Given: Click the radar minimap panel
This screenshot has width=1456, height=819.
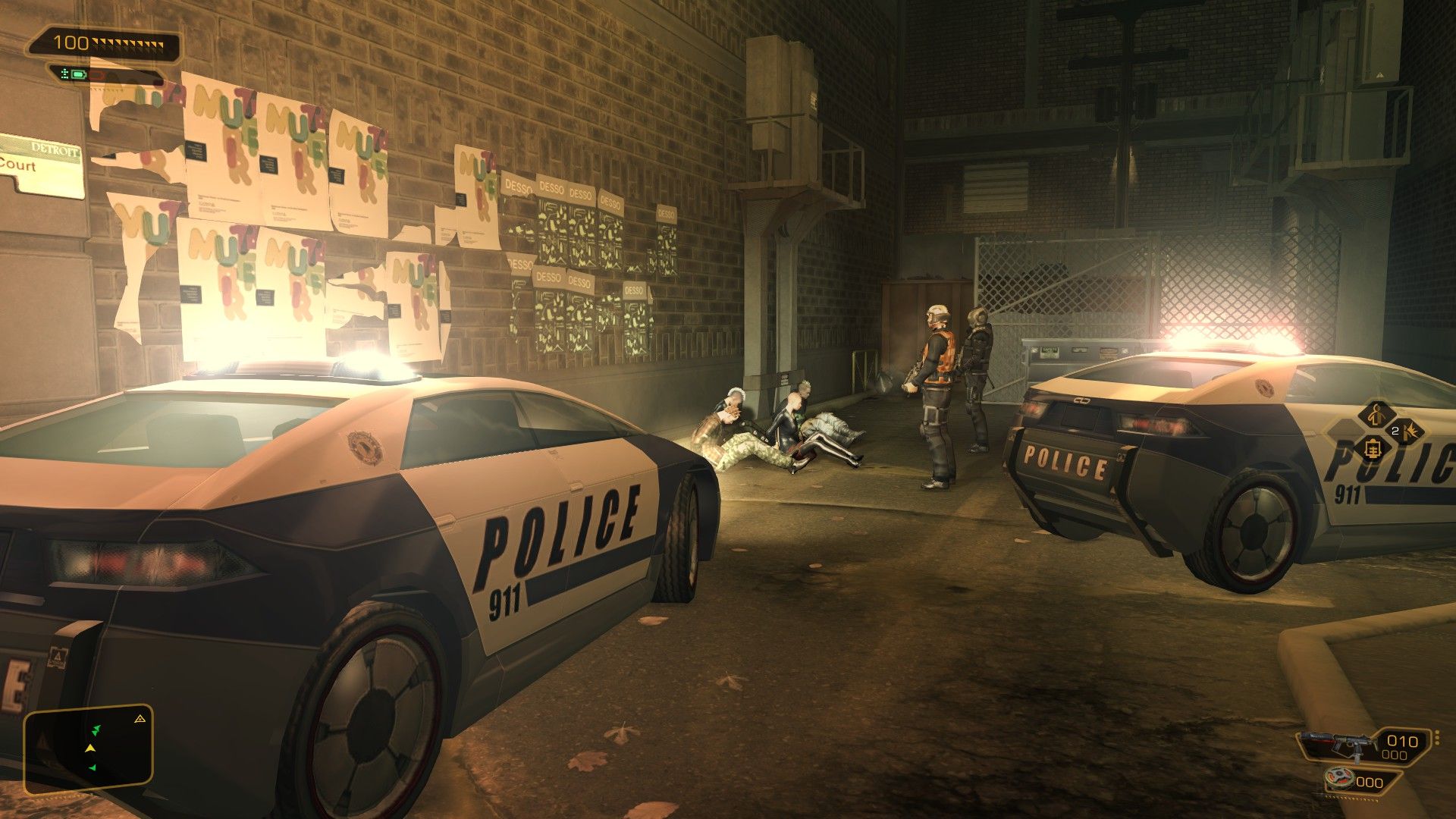Looking at the screenshot, I should [89, 749].
